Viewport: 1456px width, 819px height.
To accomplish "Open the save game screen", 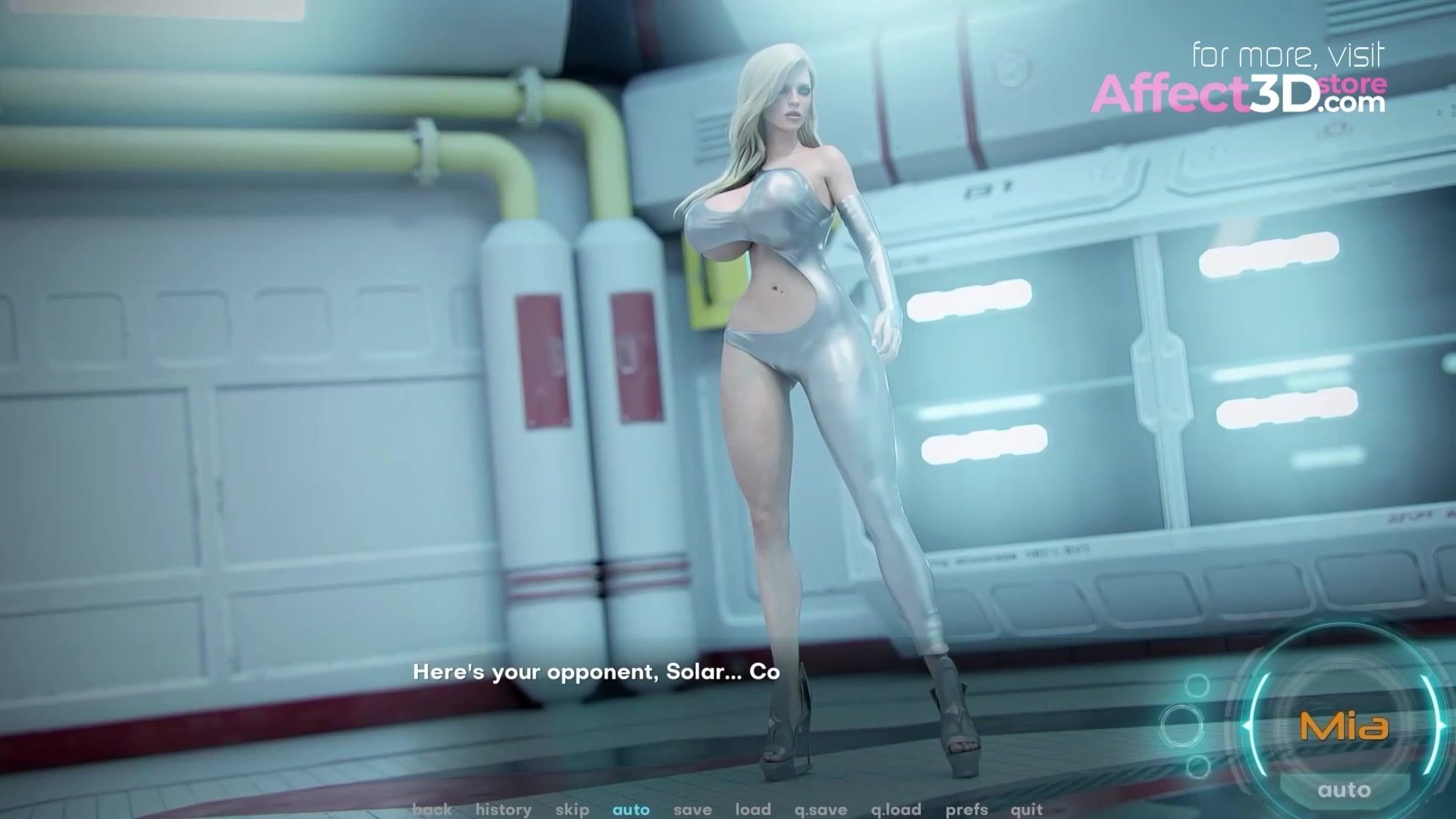I will pos(692,809).
